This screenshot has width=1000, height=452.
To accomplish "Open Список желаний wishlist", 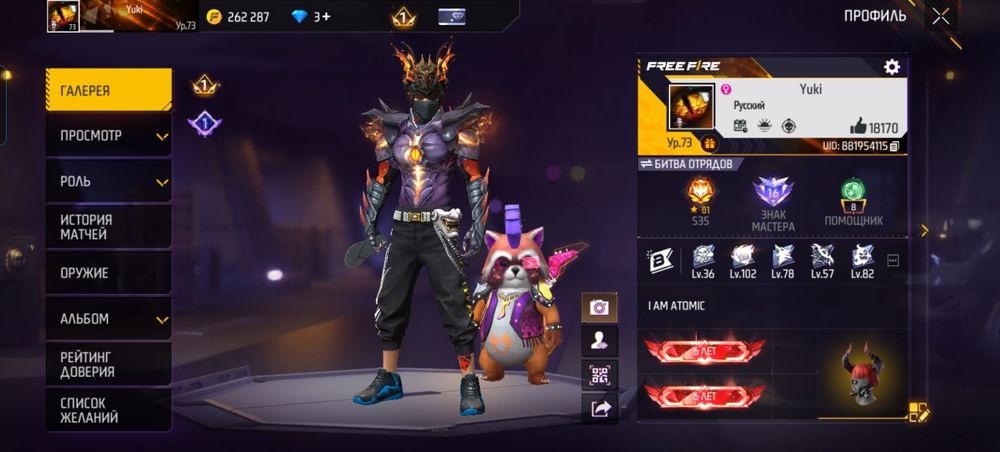I will click(x=108, y=410).
